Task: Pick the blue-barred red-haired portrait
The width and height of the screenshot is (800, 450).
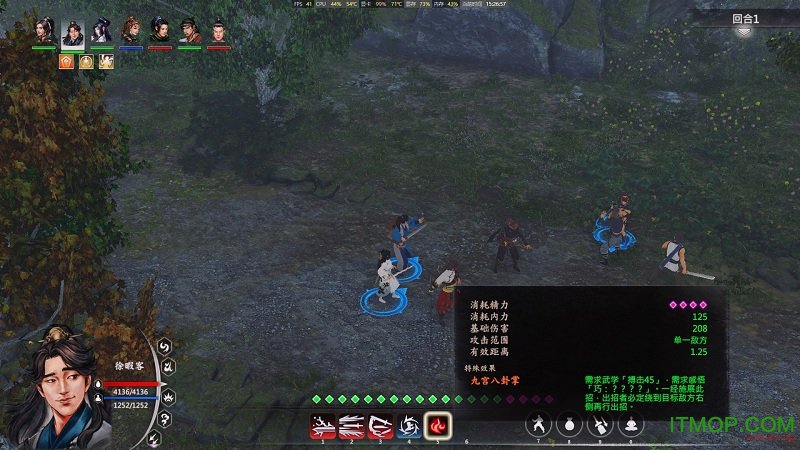Action: [131, 31]
